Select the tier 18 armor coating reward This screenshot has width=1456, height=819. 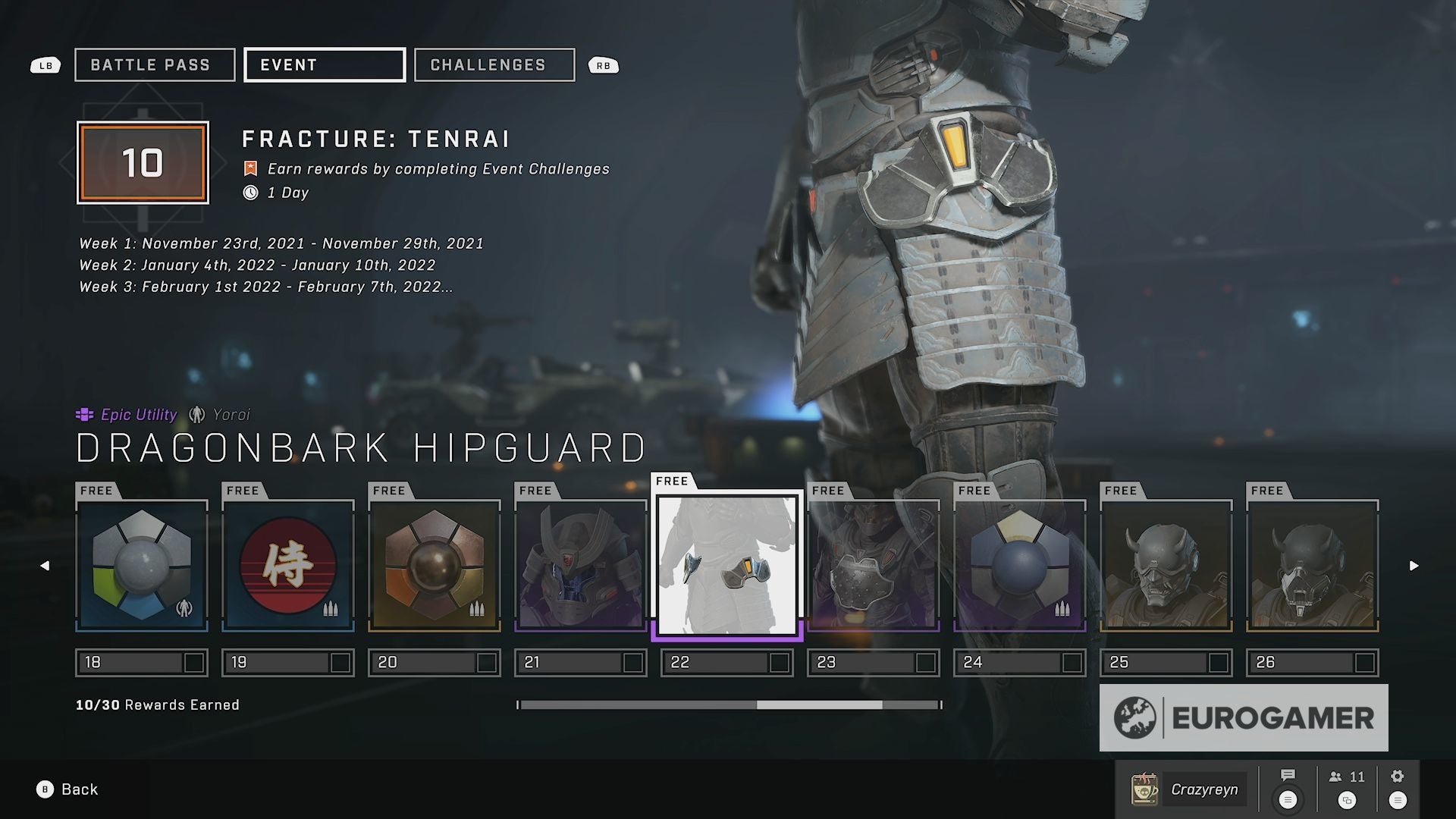click(142, 566)
